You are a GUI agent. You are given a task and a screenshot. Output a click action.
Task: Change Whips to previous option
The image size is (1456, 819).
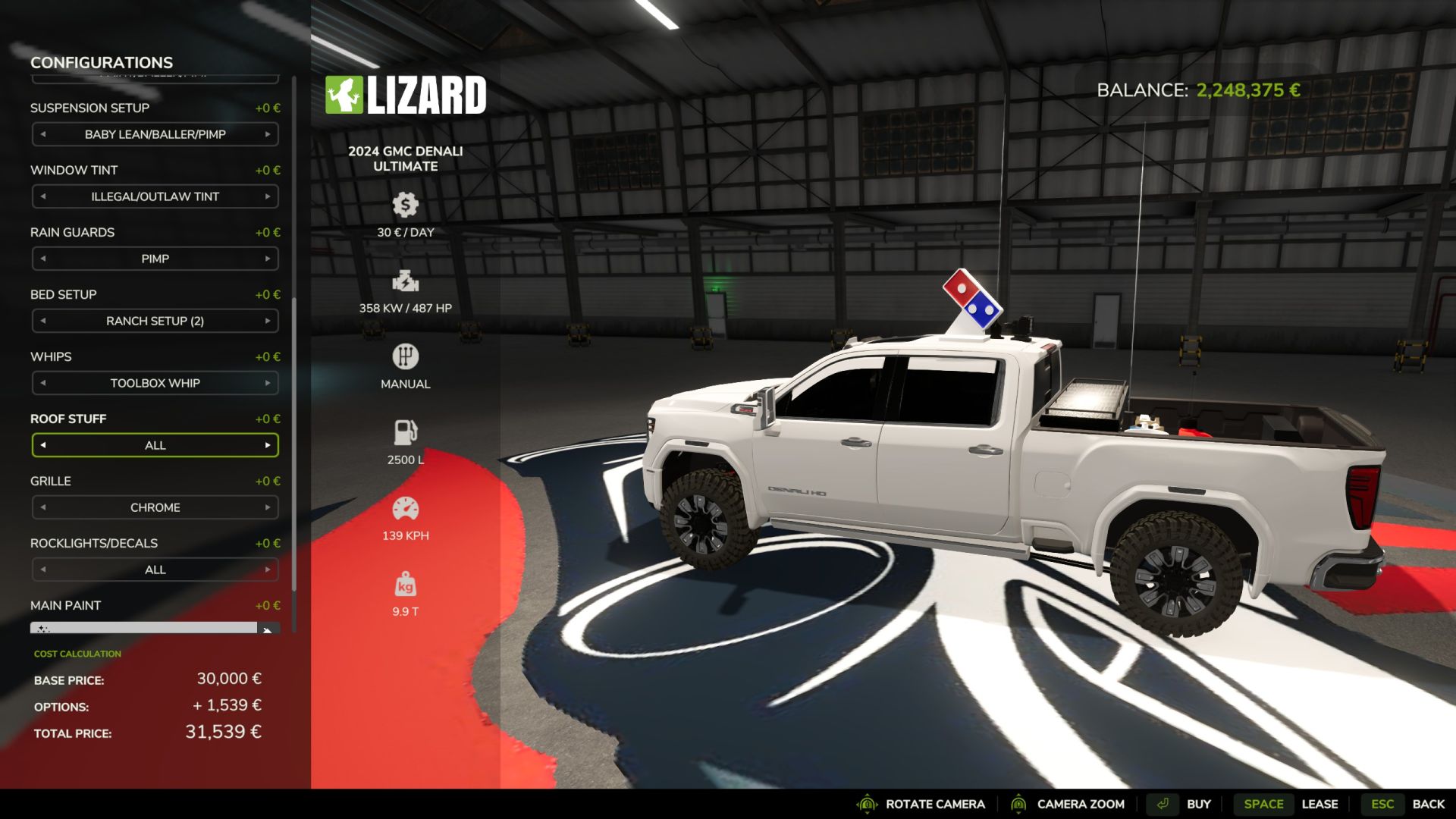(43, 383)
